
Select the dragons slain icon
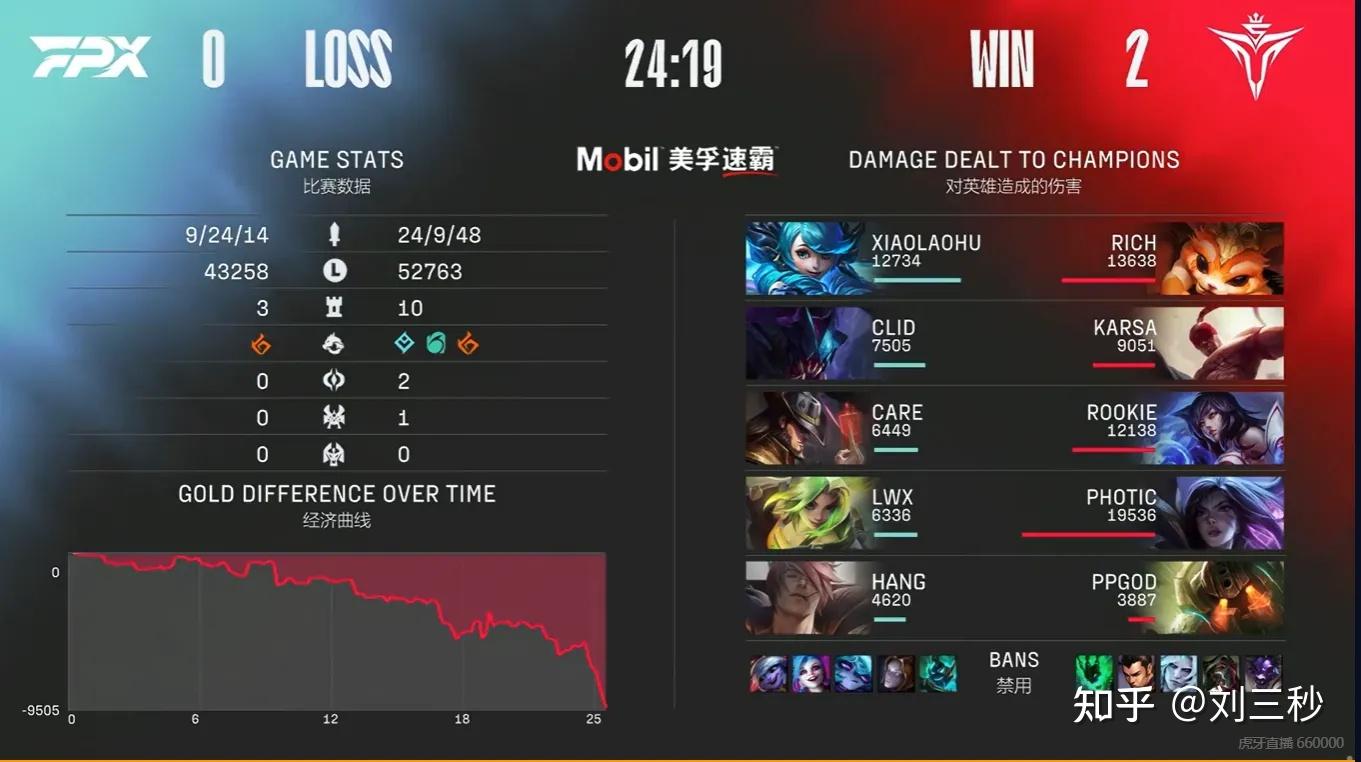(x=335, y=344)
